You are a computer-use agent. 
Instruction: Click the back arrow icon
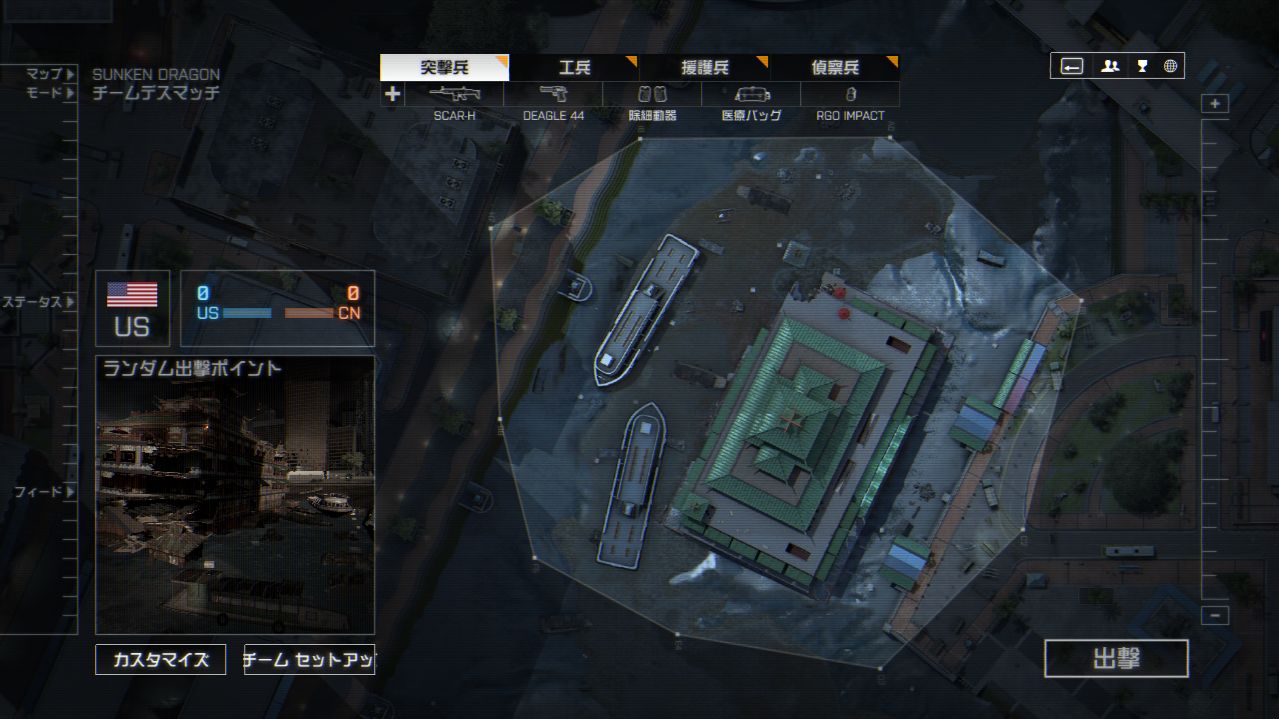click(x=1072, y=66)
